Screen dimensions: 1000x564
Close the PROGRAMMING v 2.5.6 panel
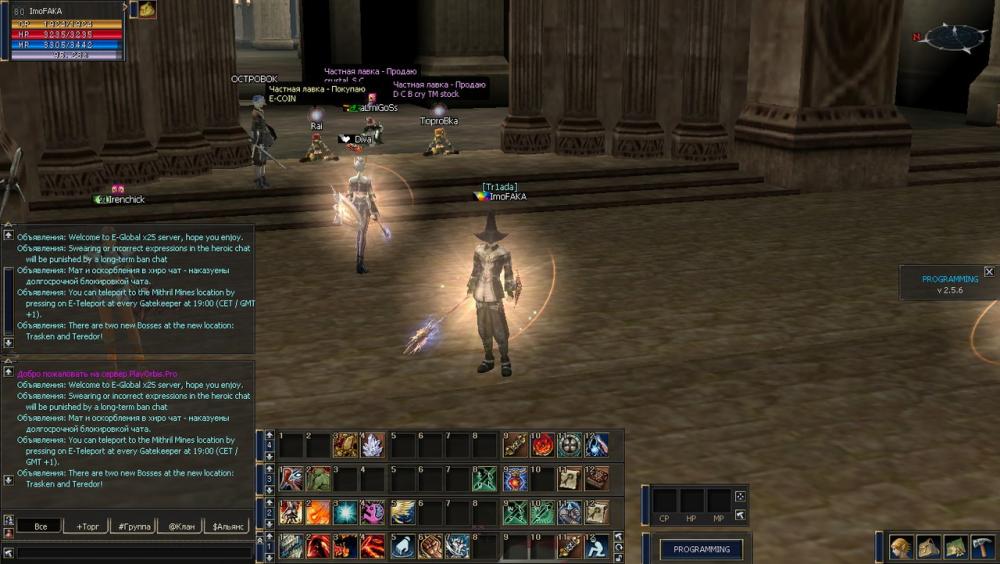pos(989,271)
